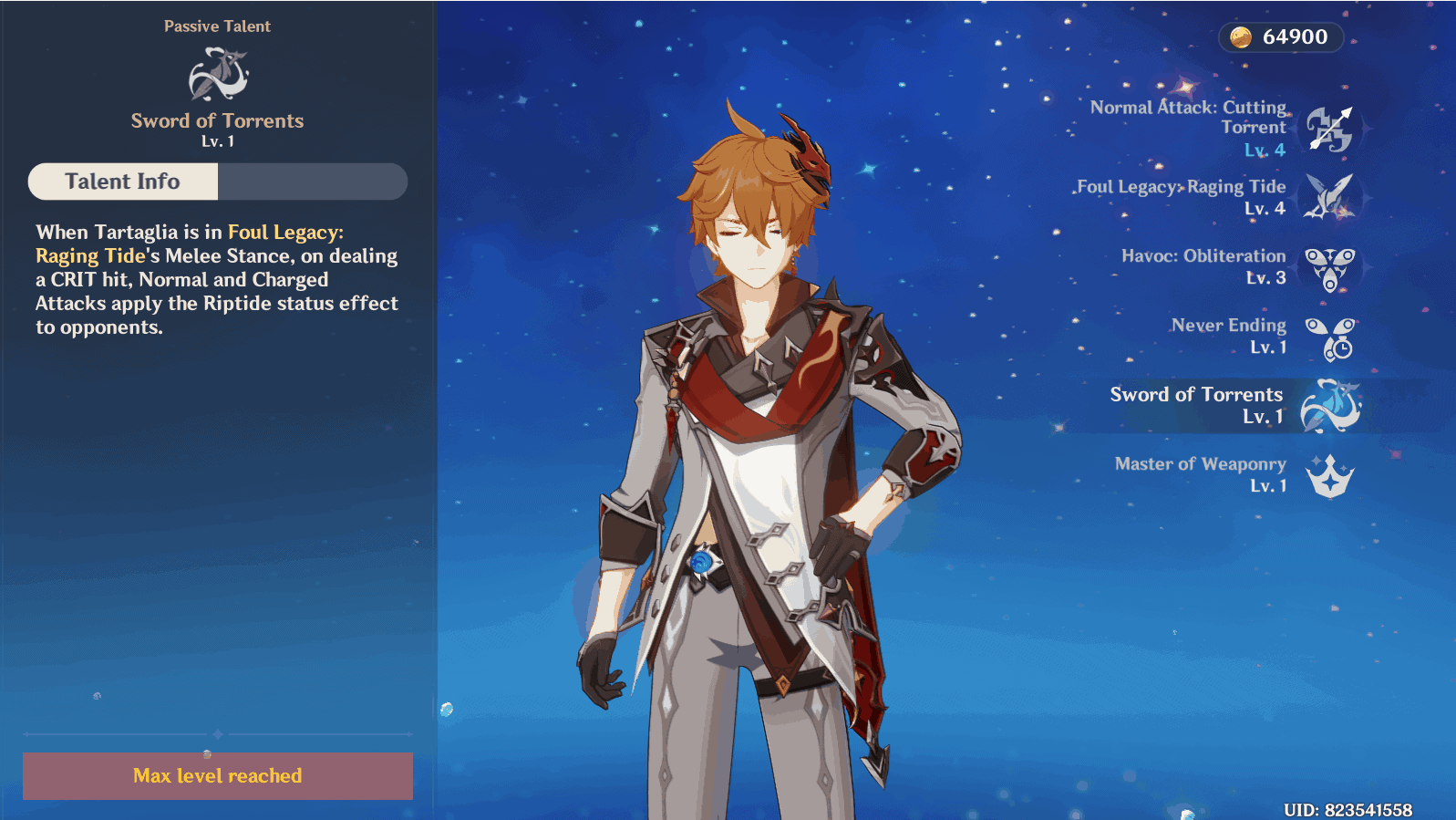
Task: Show the Master of Weaponry talent
Action: pyautogui.click(x=1329, y=475)
